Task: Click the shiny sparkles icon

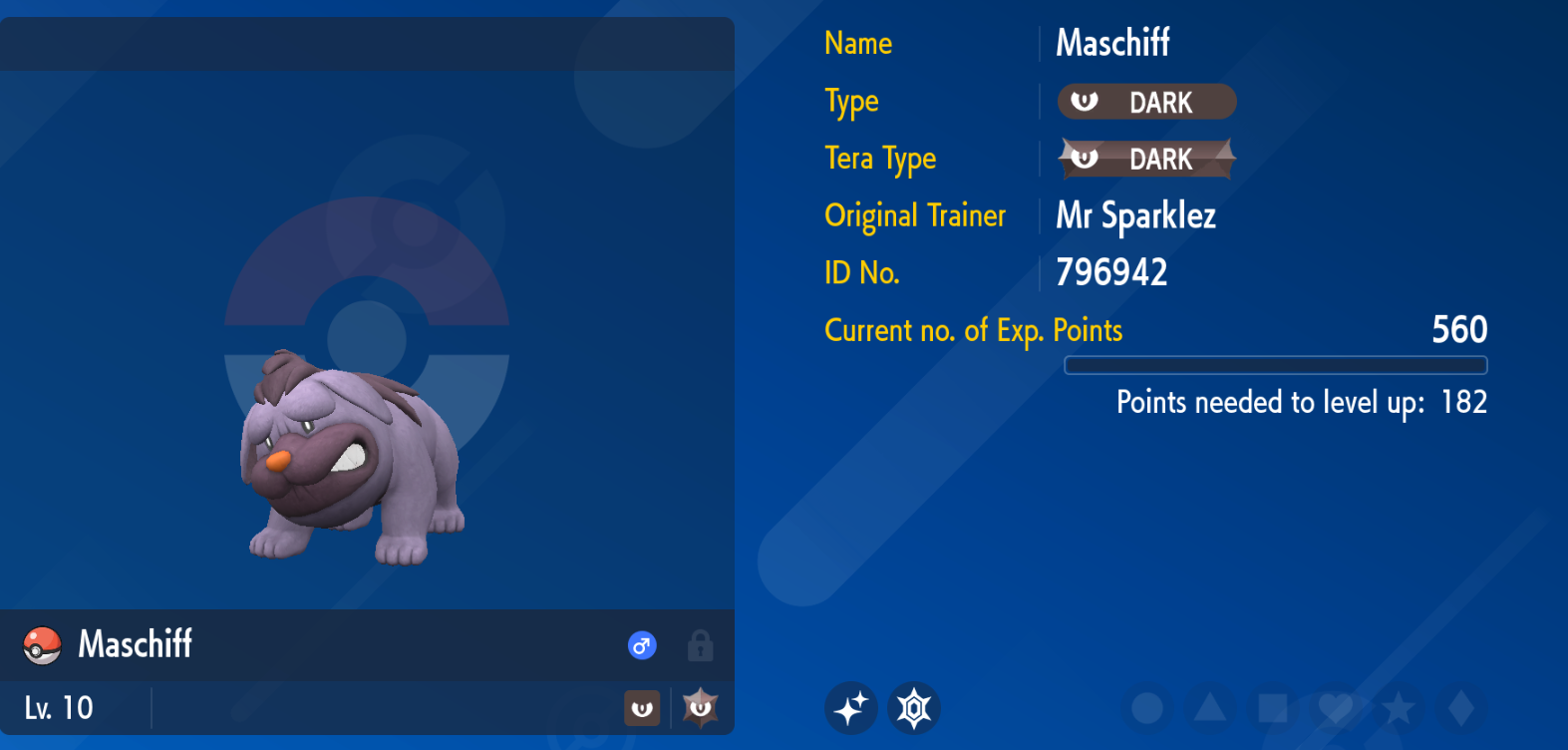Action: pyautogui.click(x=852, y=707)
